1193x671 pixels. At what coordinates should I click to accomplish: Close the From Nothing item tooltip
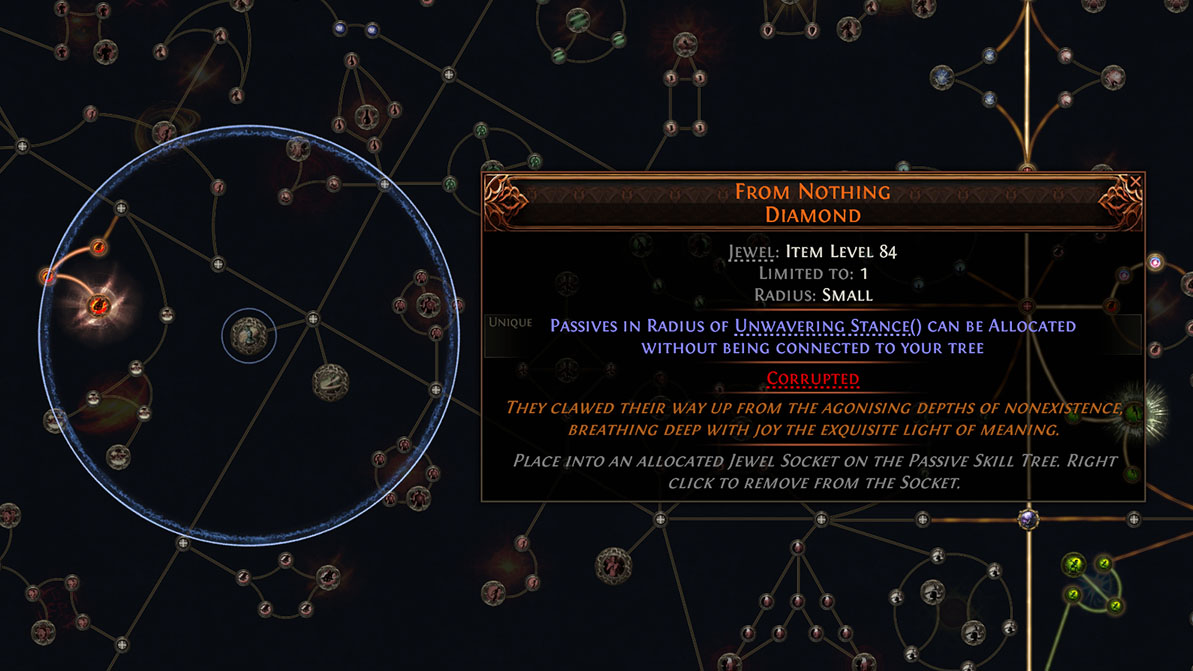click(x=1135, y=182)
